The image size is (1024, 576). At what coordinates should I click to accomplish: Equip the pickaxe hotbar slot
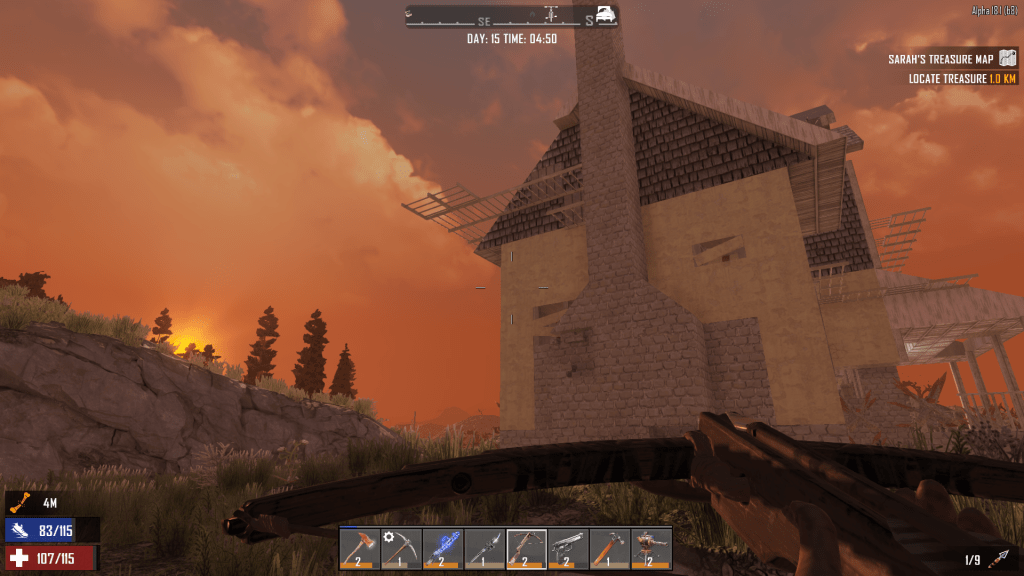401,548
